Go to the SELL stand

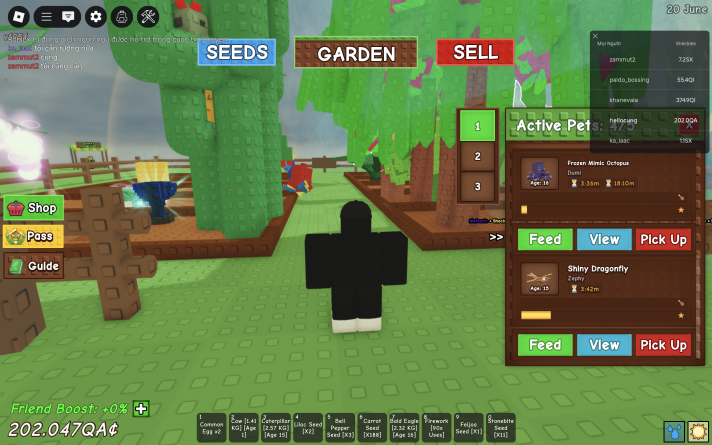point(475,52)
